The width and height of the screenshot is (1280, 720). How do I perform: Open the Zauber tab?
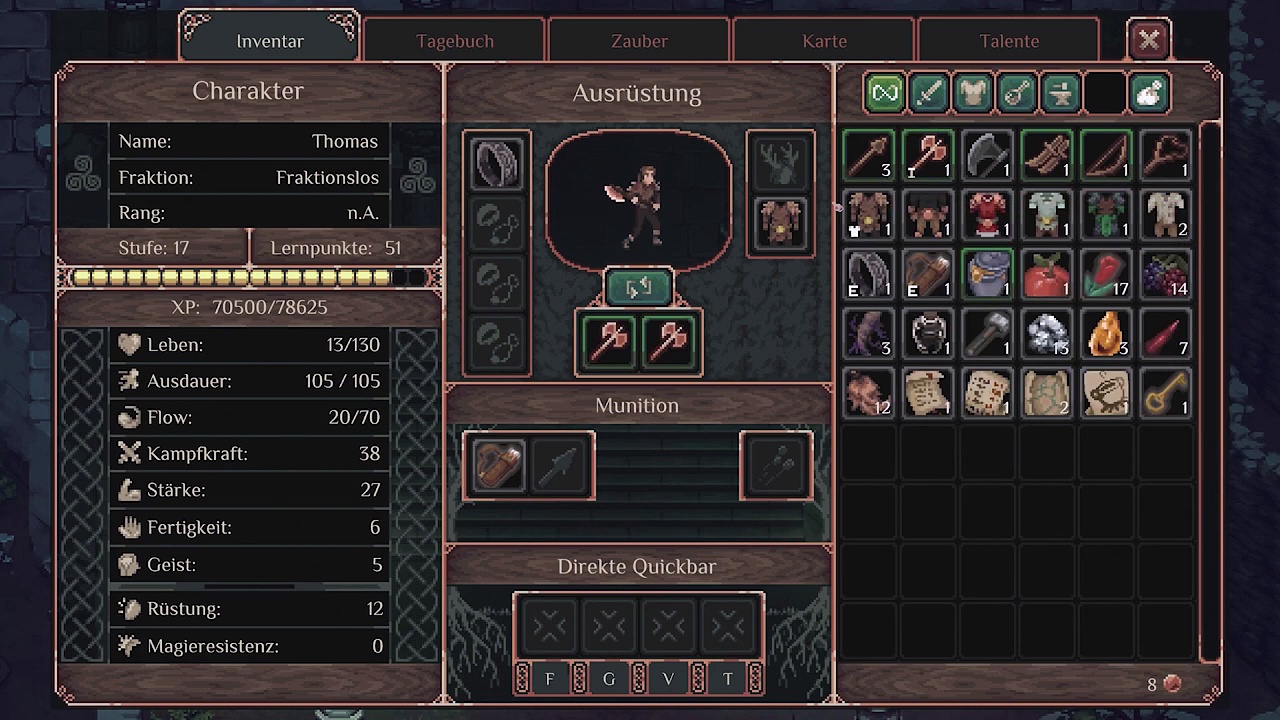pos(639,41)
